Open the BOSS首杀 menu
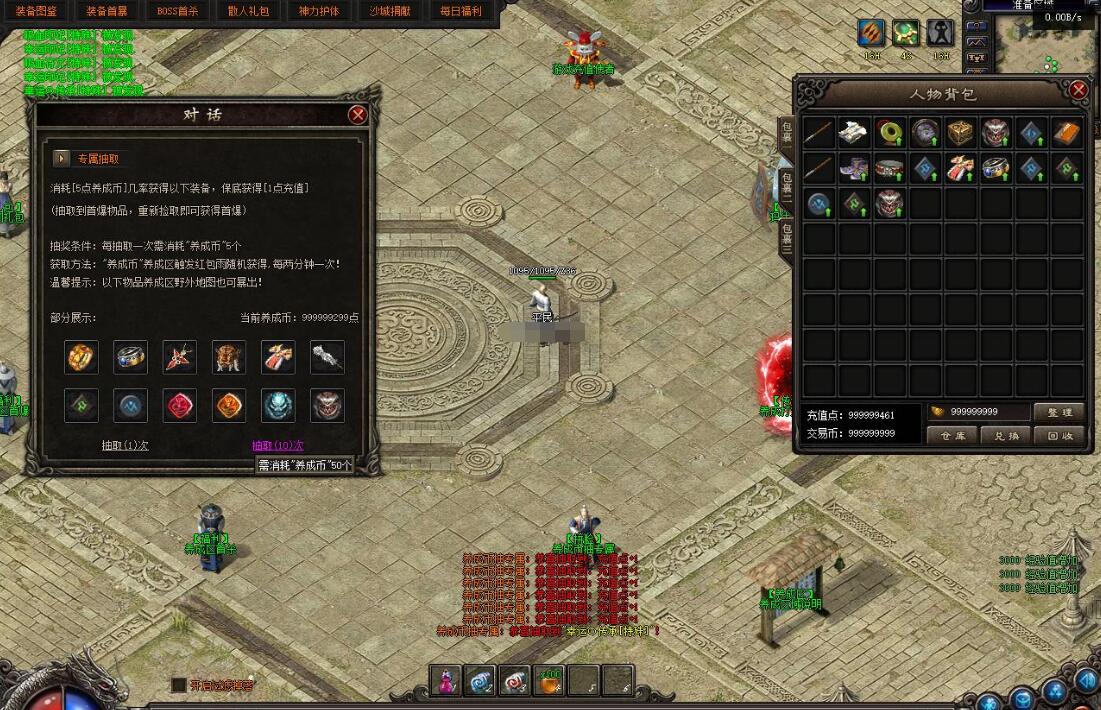 click(x=178, y=11)
